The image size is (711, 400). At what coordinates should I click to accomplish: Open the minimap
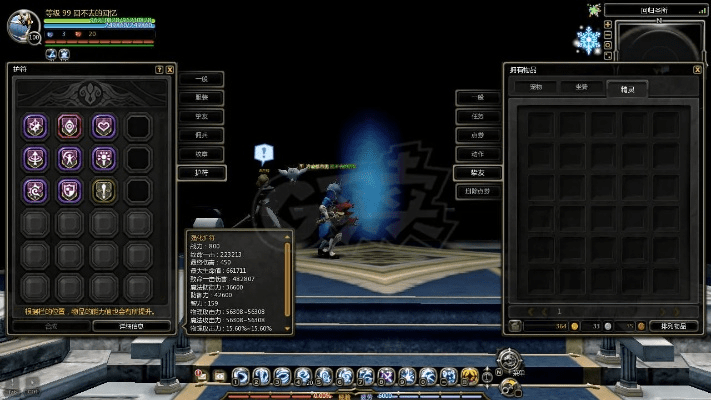click(657, 45)
